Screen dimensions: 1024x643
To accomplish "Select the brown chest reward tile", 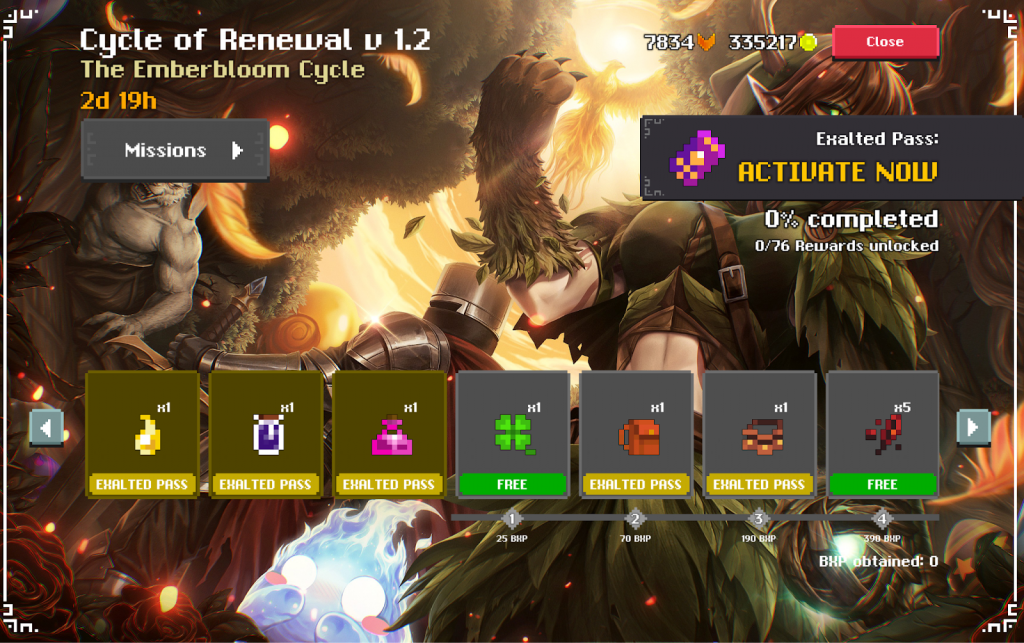I will [x=759, y=434].
